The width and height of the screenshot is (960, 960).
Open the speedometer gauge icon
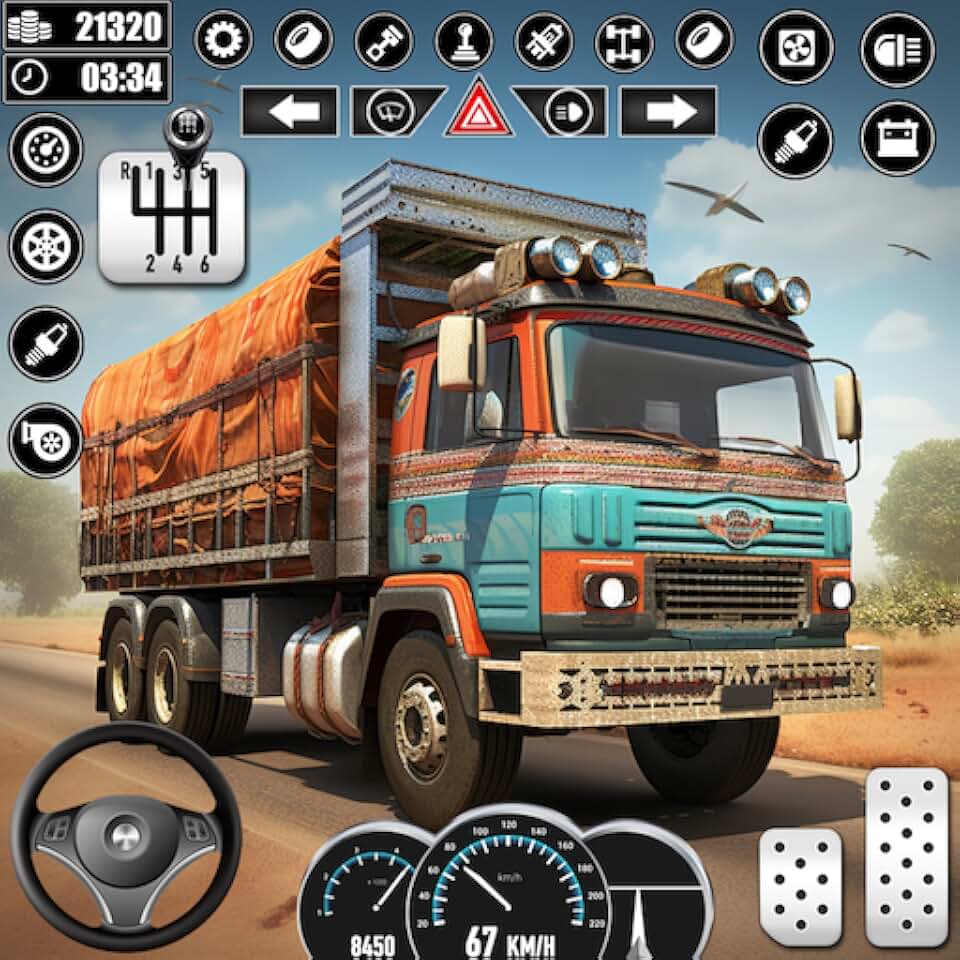(x=46, y=149)
